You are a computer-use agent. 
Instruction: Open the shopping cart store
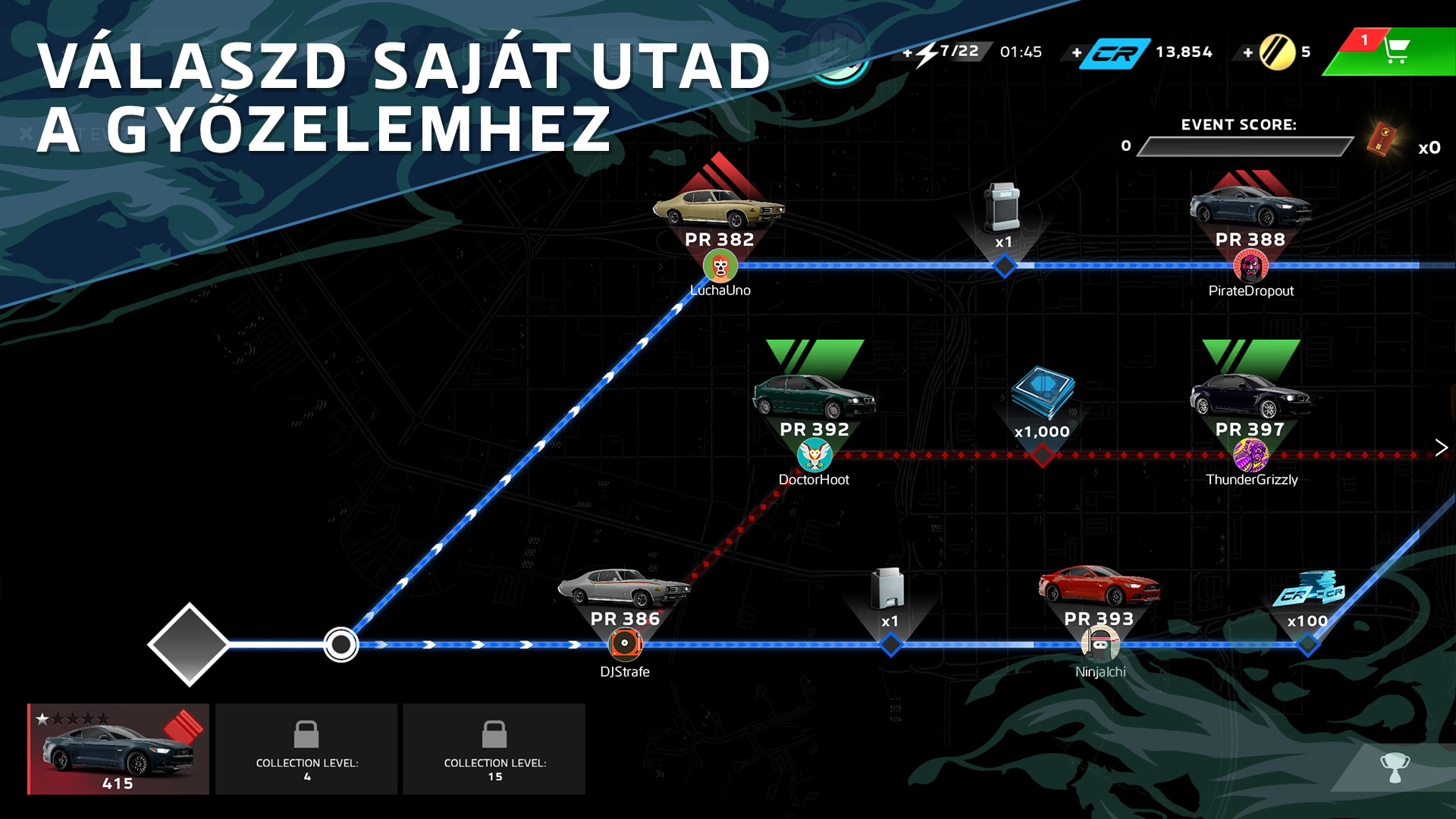tap(1395, 52)
